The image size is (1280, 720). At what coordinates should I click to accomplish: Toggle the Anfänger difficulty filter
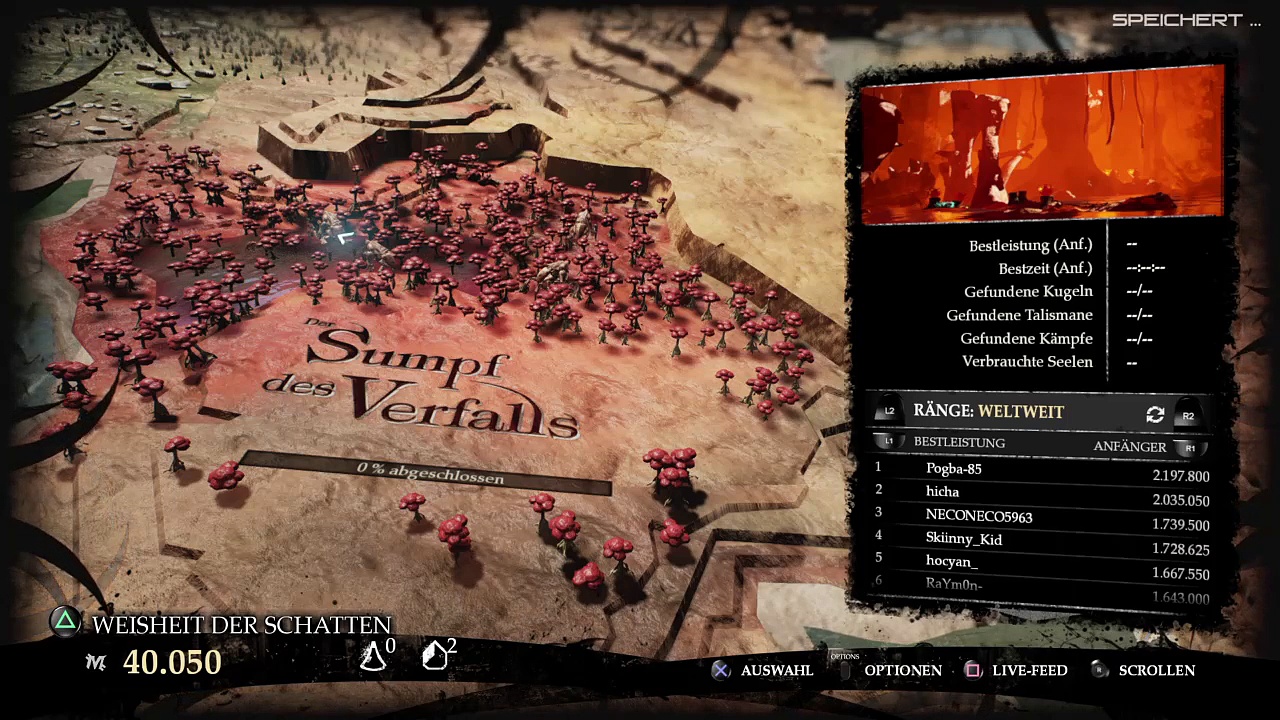click(1129, 447)
